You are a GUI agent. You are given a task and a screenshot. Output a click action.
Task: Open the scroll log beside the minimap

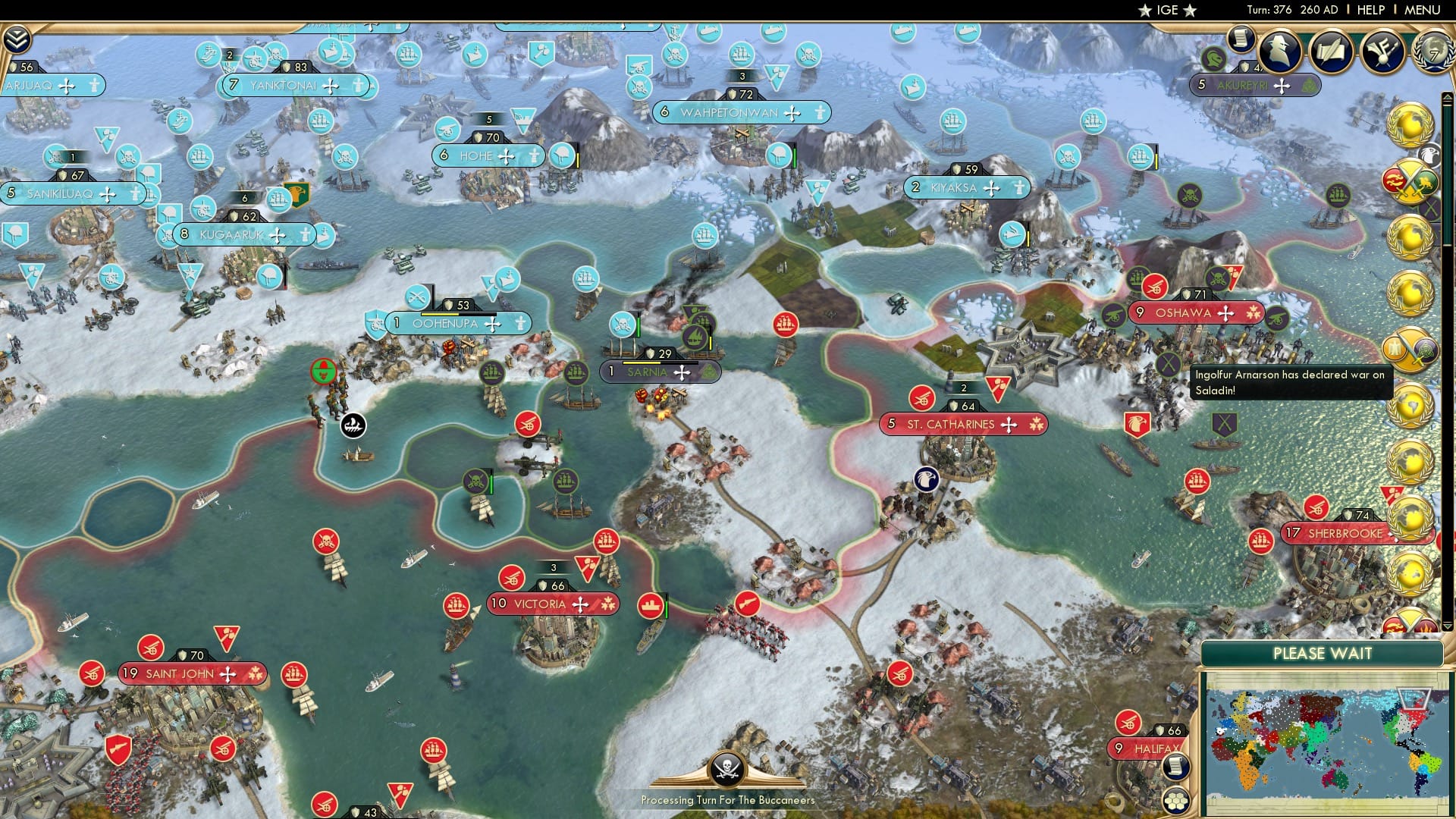pos(1176,766)
